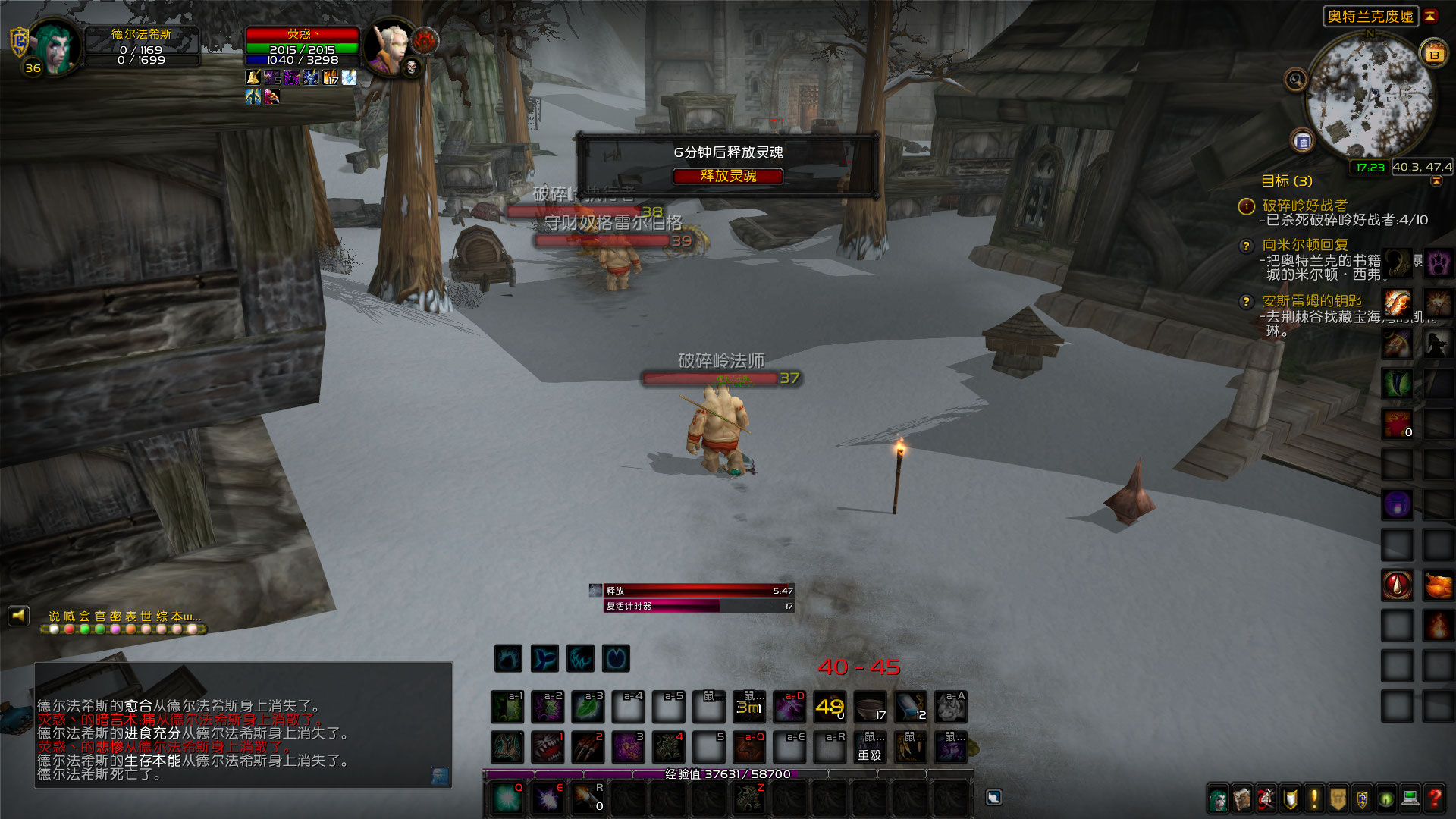
Task: Select the 密 whisper chat tab
Action: click(x=114, y=616)
